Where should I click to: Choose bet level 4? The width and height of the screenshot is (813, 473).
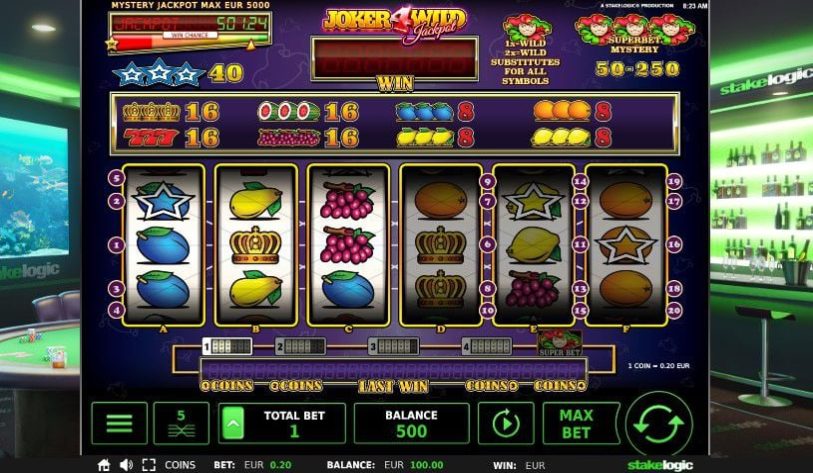click(487, 347)
